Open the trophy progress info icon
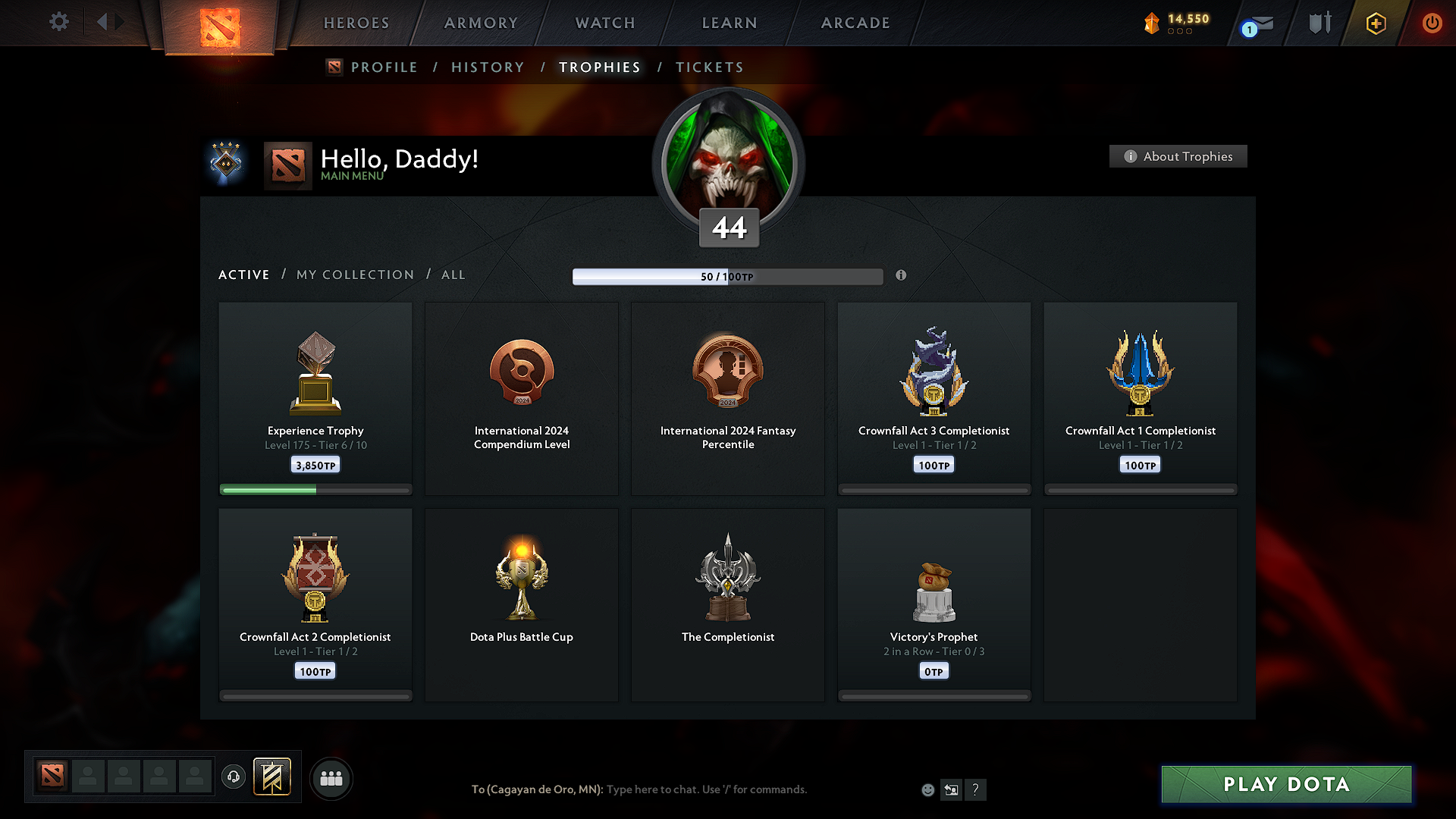 [x=902, y=276]
